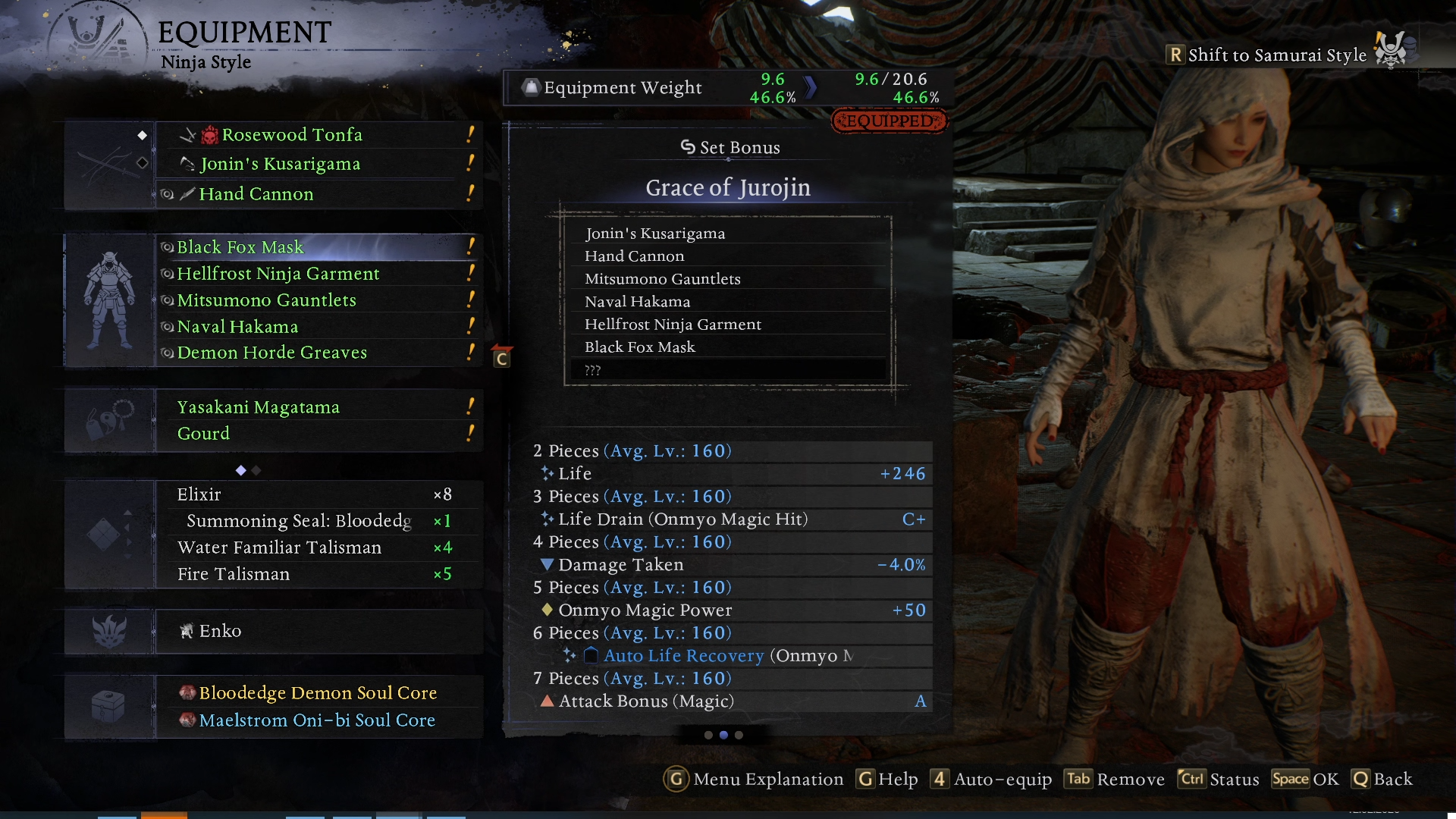The width and height of the screenshot is (1456, 819).
Task: Click the Black Fox Mask headgear
Action: point(240,247)
